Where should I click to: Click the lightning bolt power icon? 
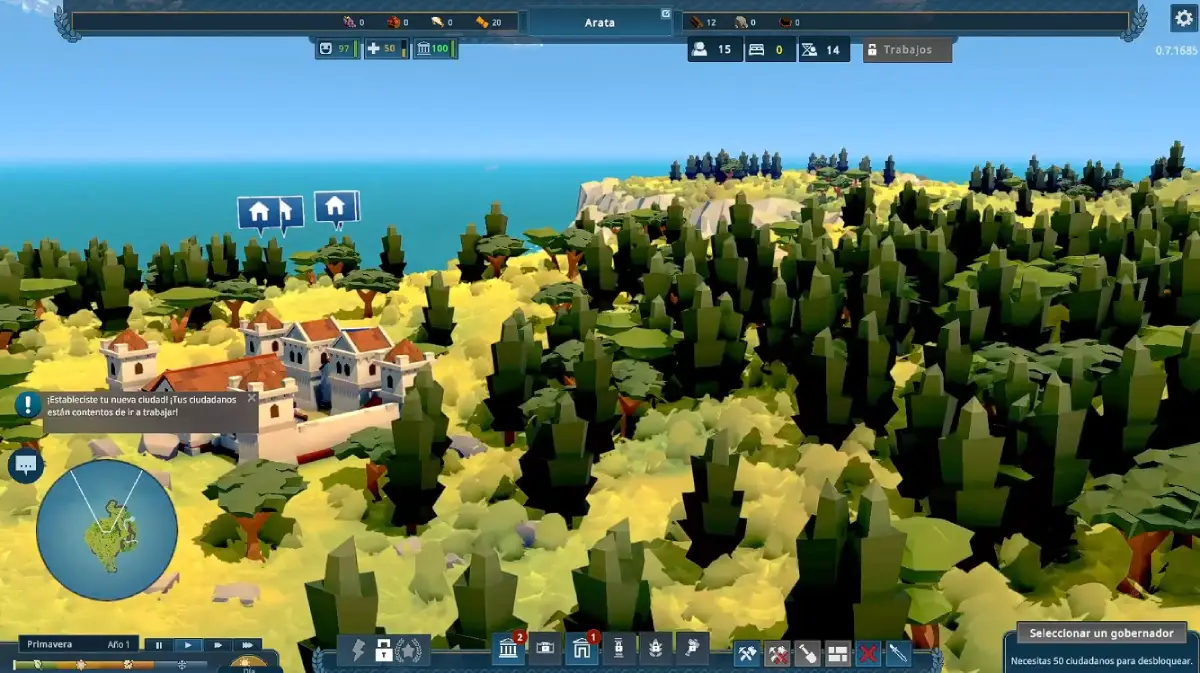click(x=359, y=651)
